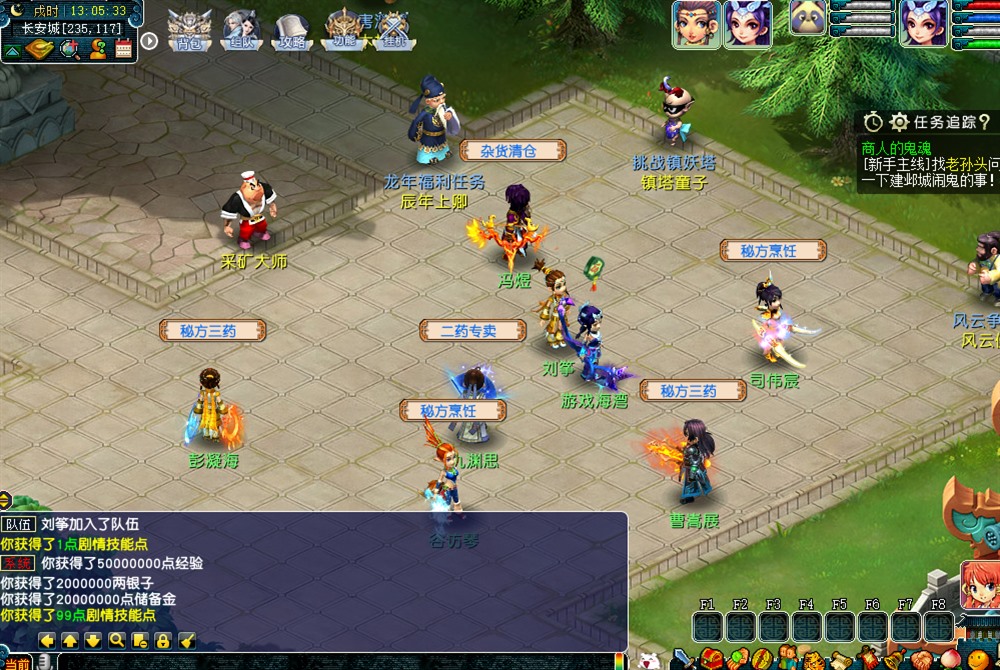Toggle 挂机 auto-battle mode
This screenshot has height=670, width=1000.
tap(395, 30)
